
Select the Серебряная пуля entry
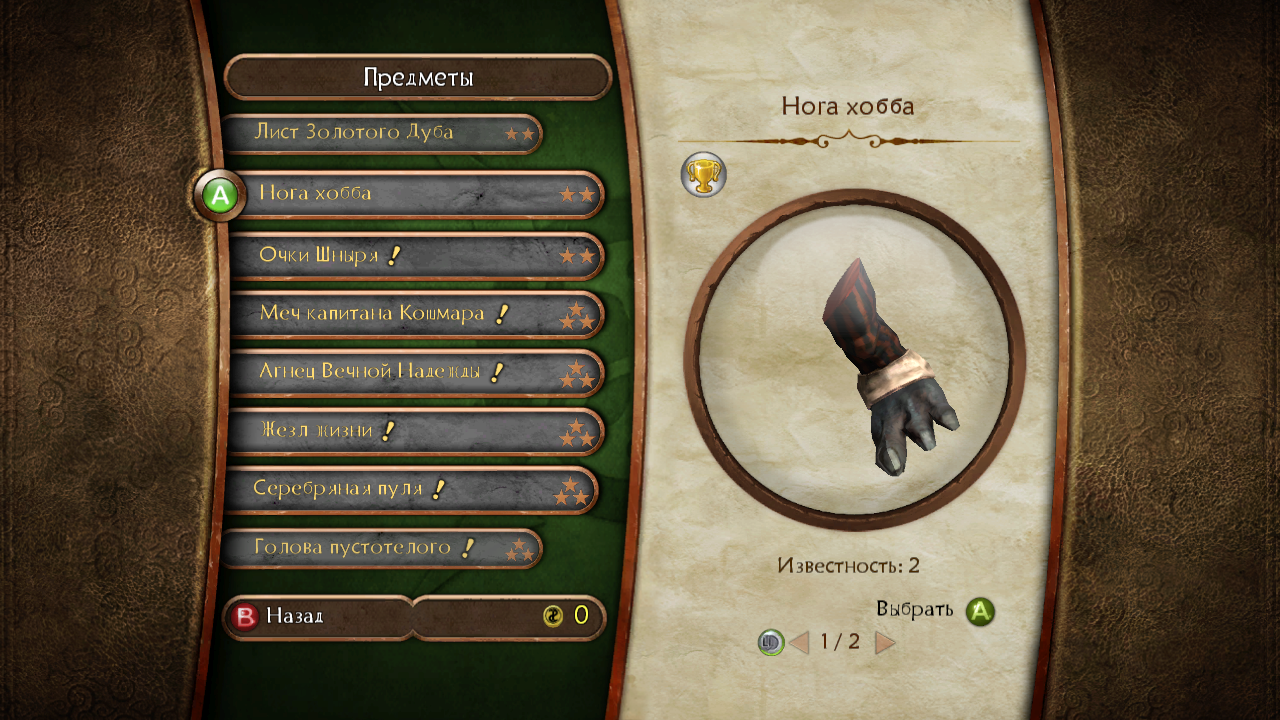click(410, 490)
